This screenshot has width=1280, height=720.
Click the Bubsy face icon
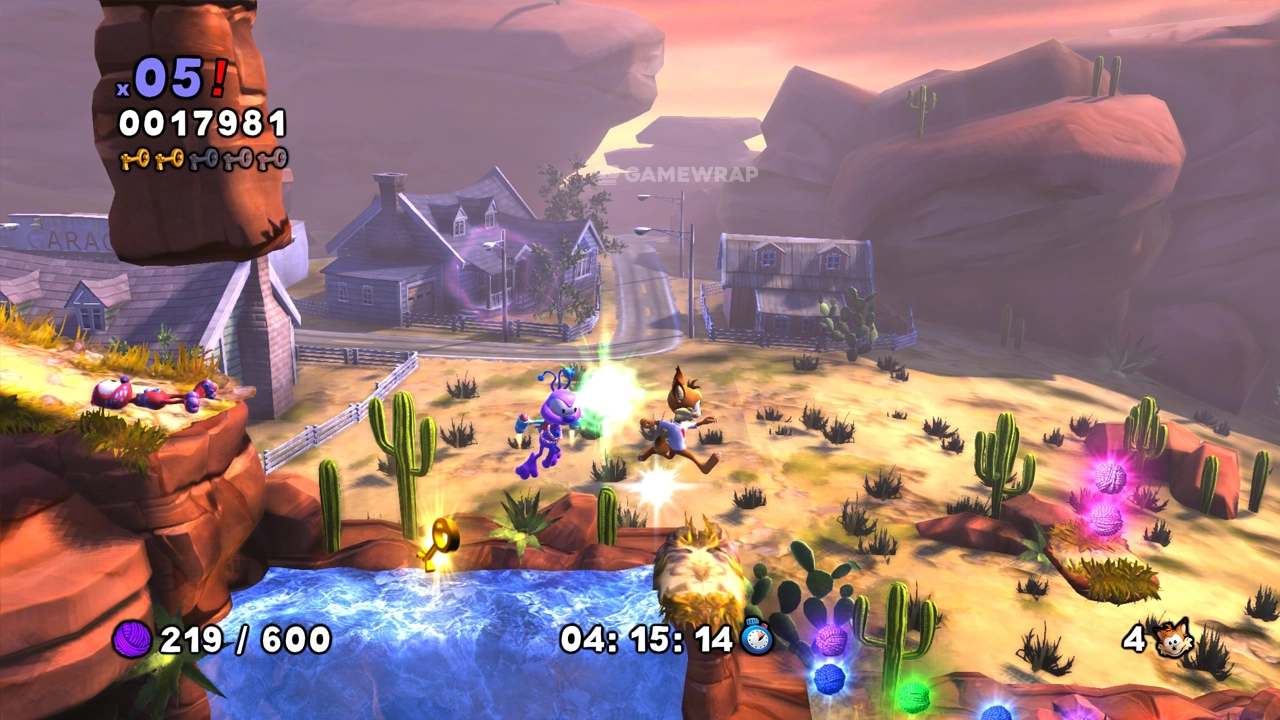coord(1173,637)
